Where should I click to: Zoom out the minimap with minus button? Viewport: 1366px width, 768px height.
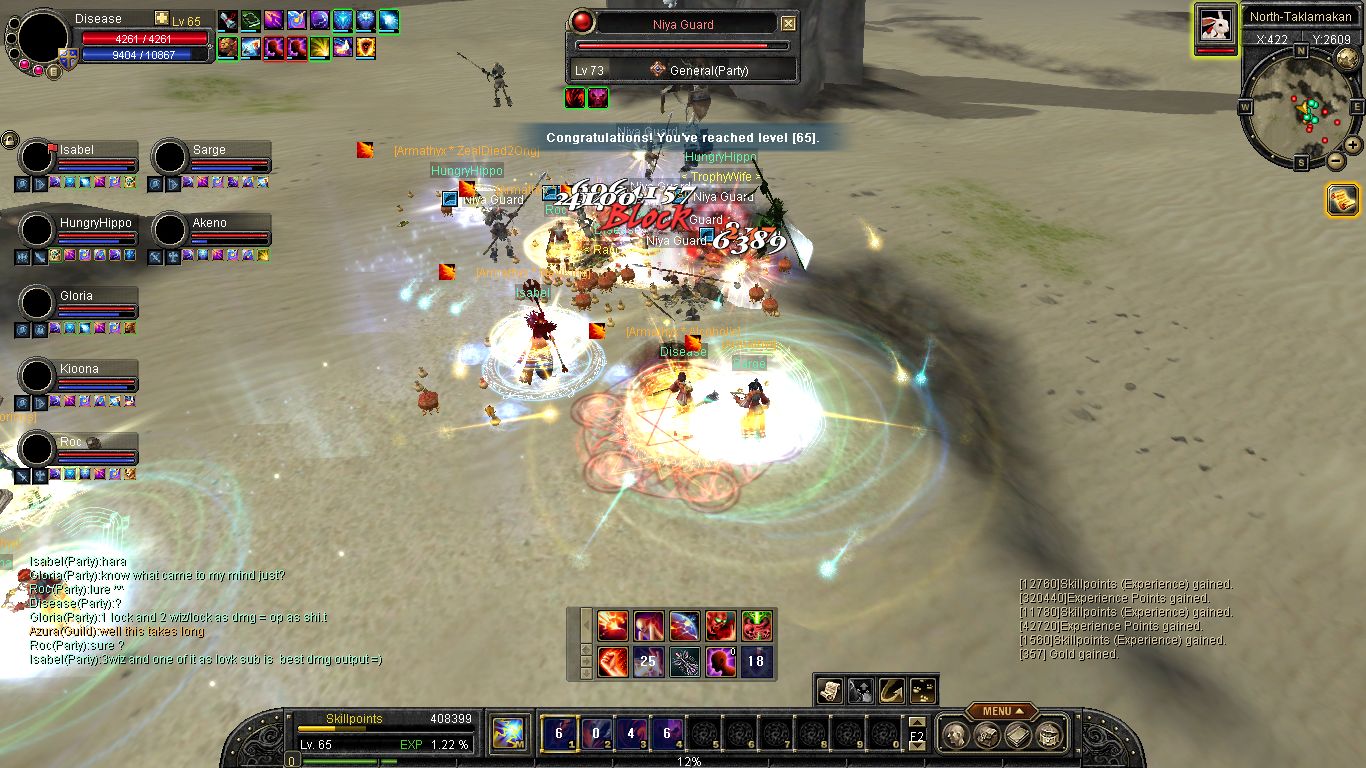pyautogui.click(x=1335, y=160)
